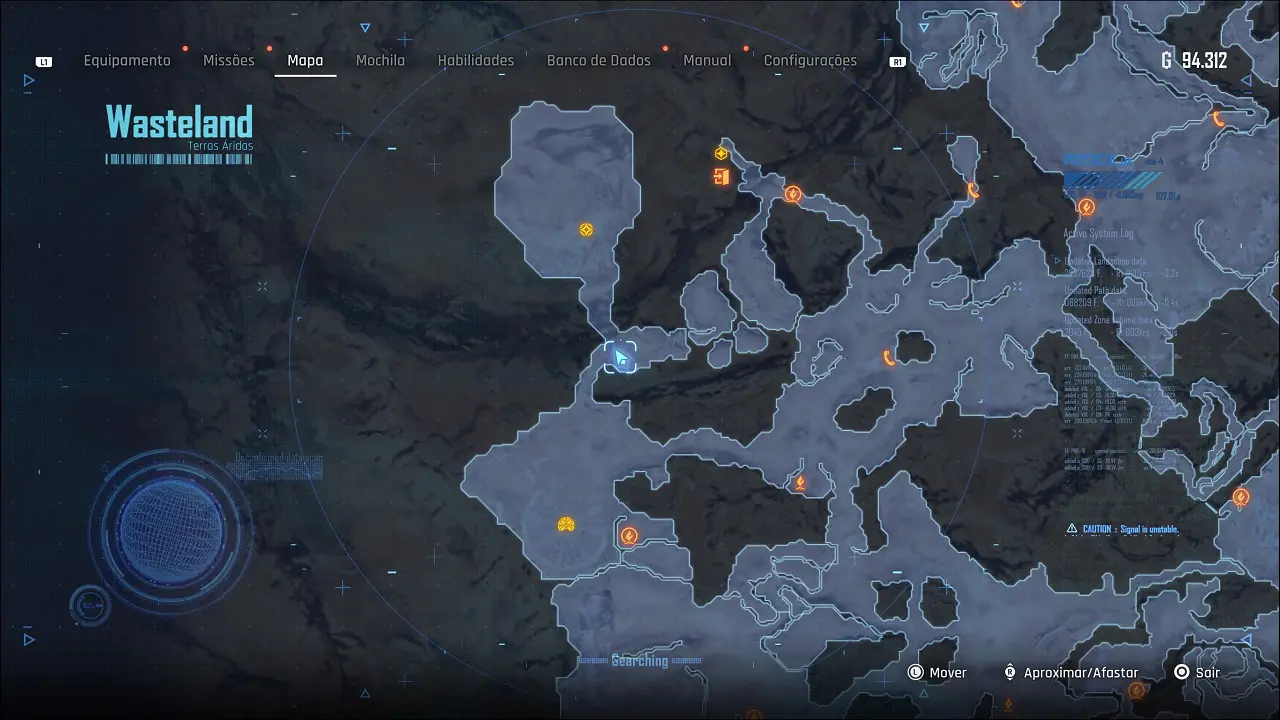The width and height of the screenshot is (1280, 720).
Task: Switch to the Missões tab
Action: click(229, 61)
